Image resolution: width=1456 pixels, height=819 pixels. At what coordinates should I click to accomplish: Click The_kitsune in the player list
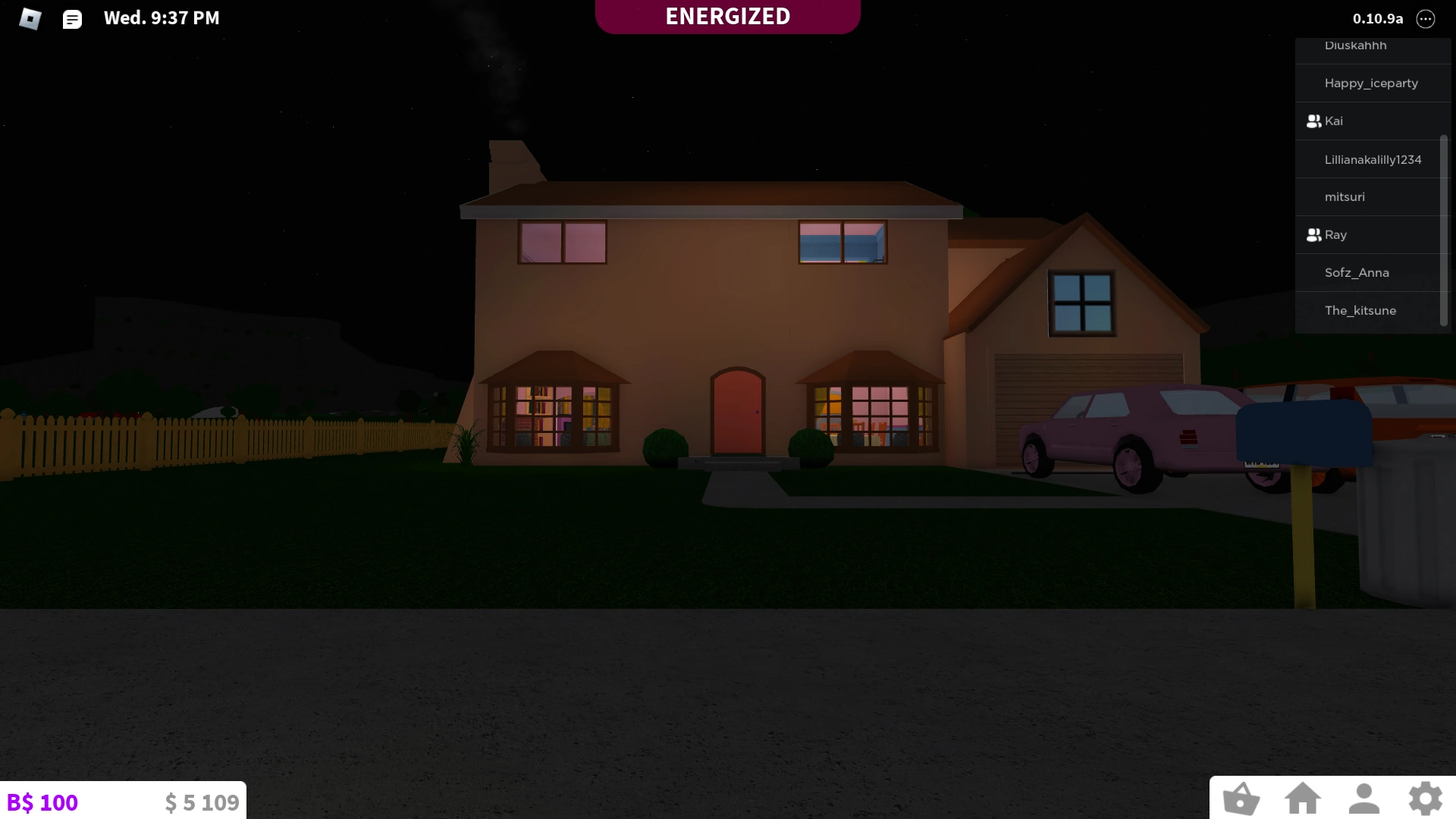[x=1360, y=310]
